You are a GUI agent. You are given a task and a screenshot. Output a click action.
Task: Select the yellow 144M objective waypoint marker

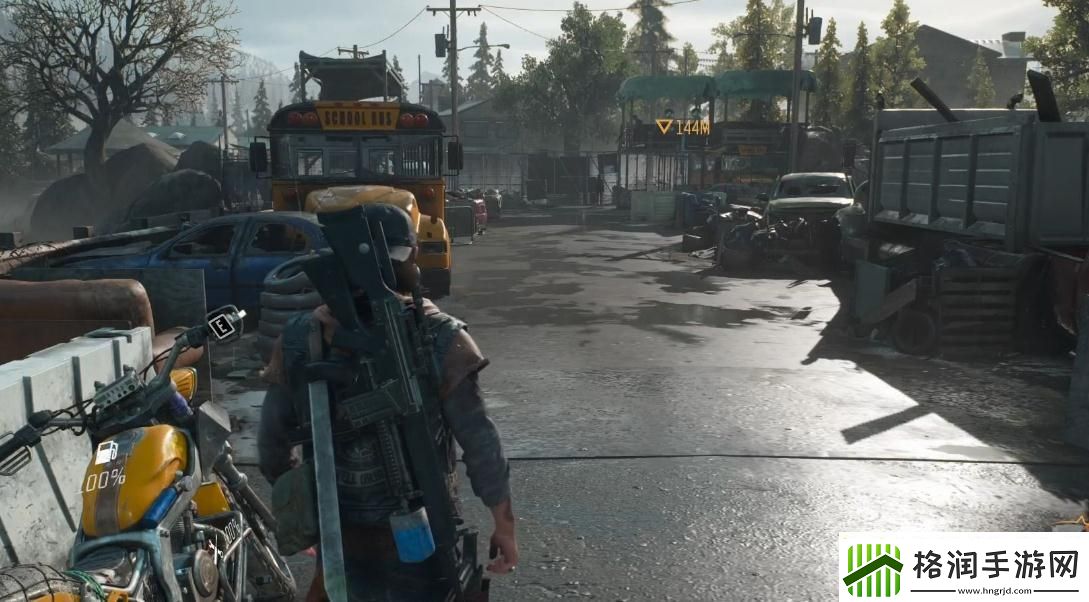point(665,127)
